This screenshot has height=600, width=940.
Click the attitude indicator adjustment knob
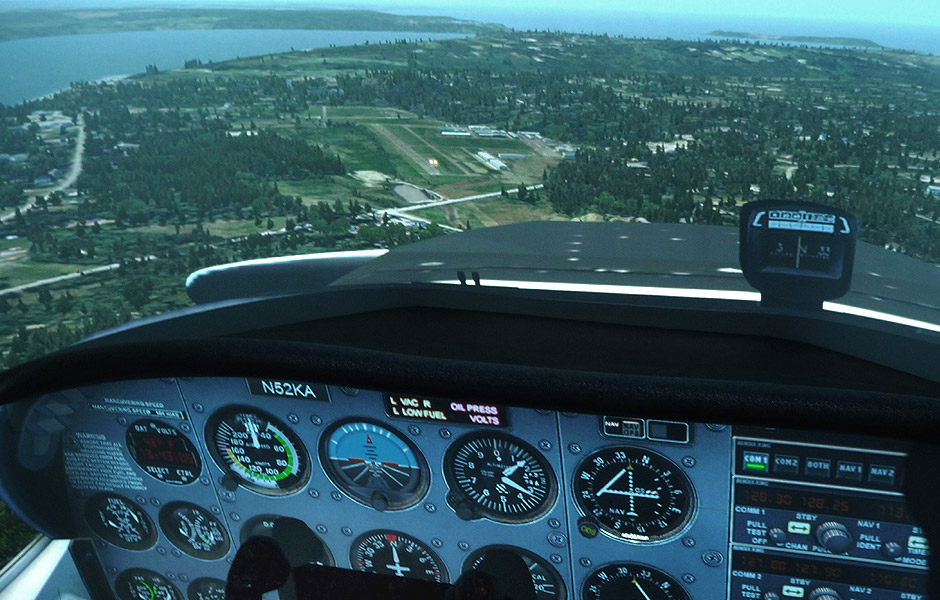pos(380,500)
